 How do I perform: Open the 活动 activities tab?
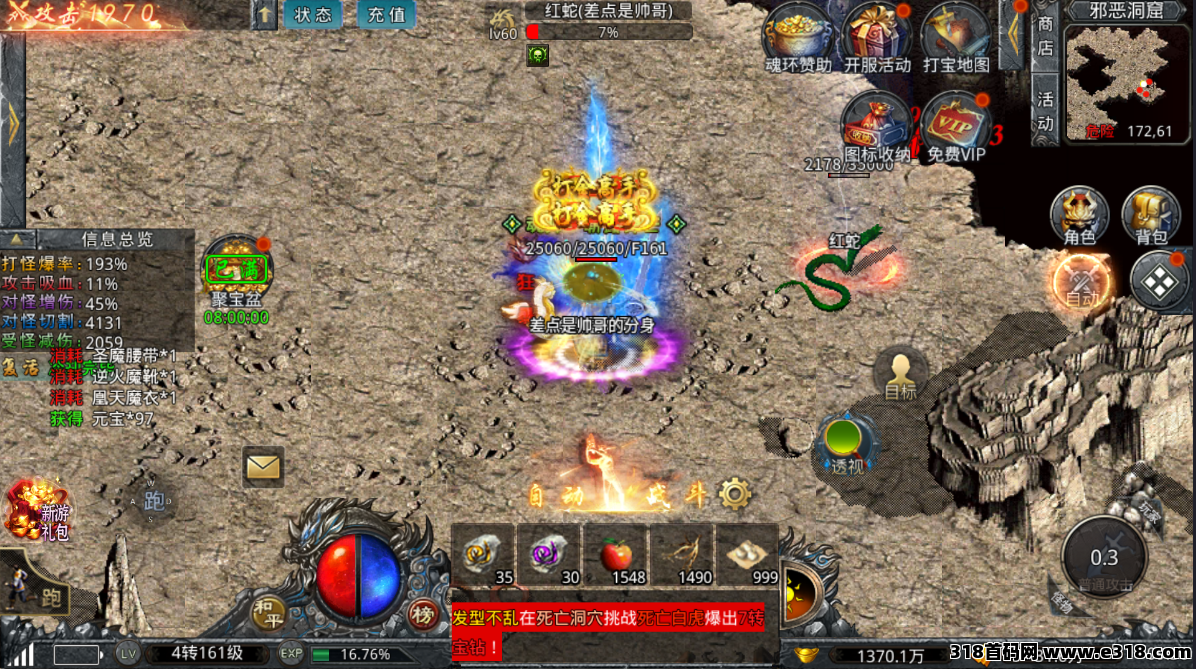(1045, 111)
